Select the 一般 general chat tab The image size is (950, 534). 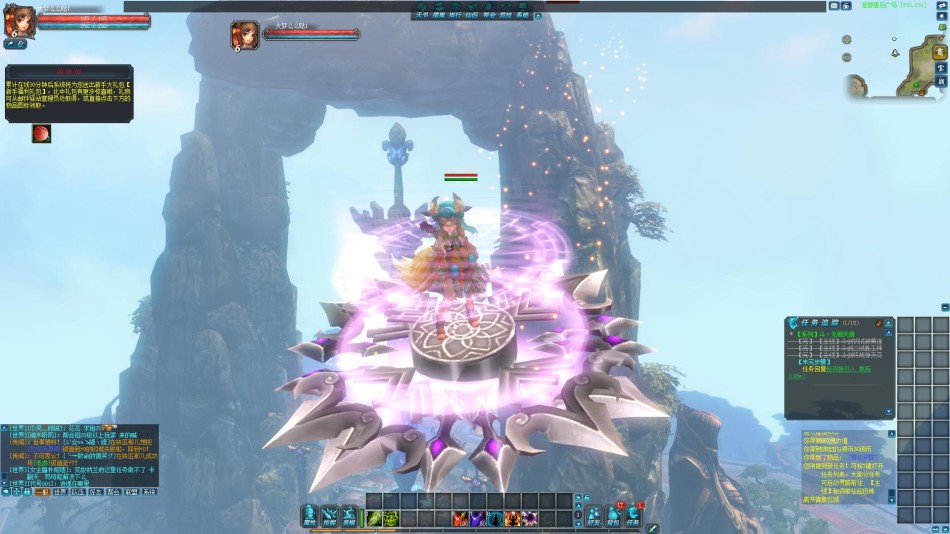click(43, 492)
